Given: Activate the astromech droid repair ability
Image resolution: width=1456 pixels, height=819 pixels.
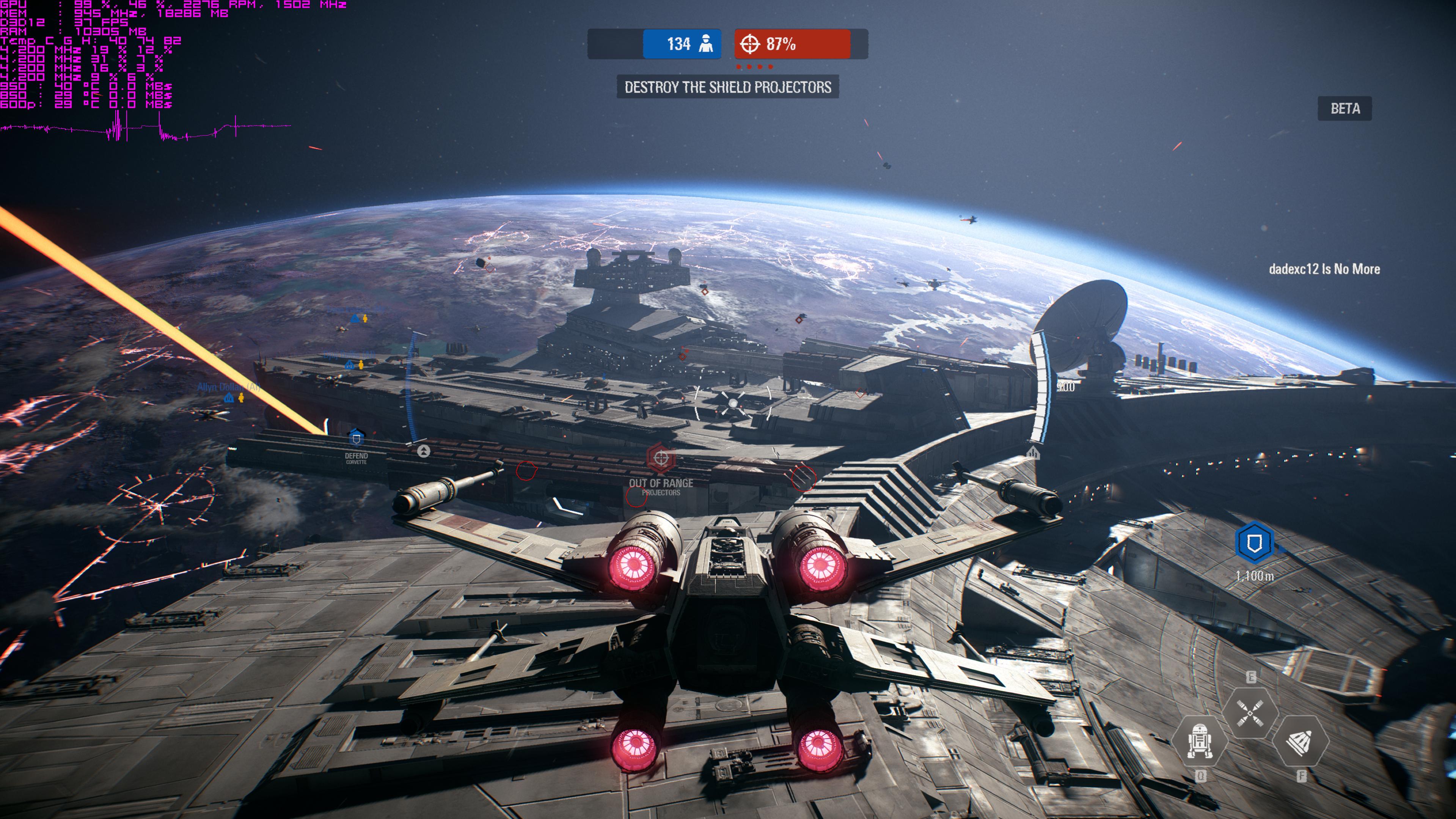Looking at the screenshot, I should [x=1199, y=740].
